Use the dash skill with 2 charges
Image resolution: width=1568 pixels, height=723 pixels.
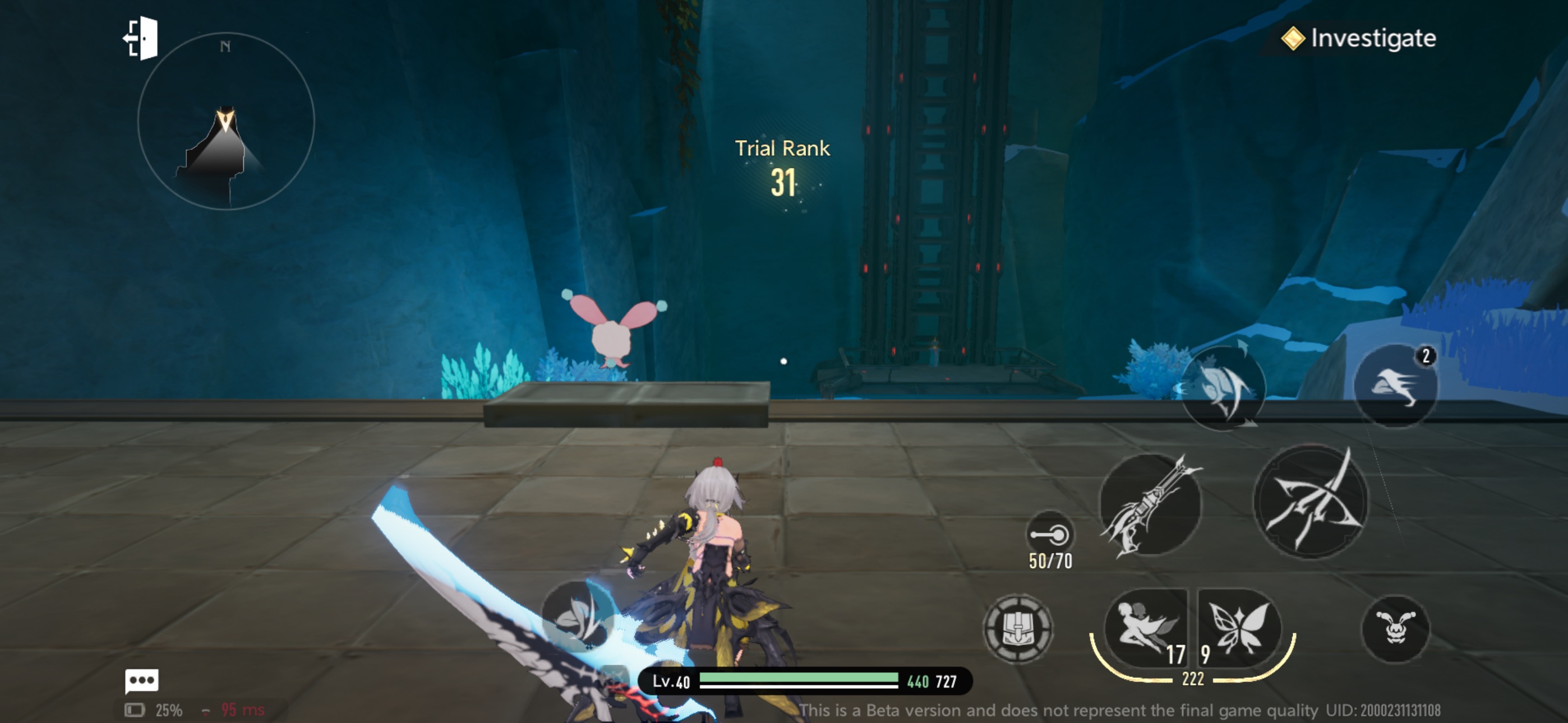pyautogui.click(x=1395, y=386)
